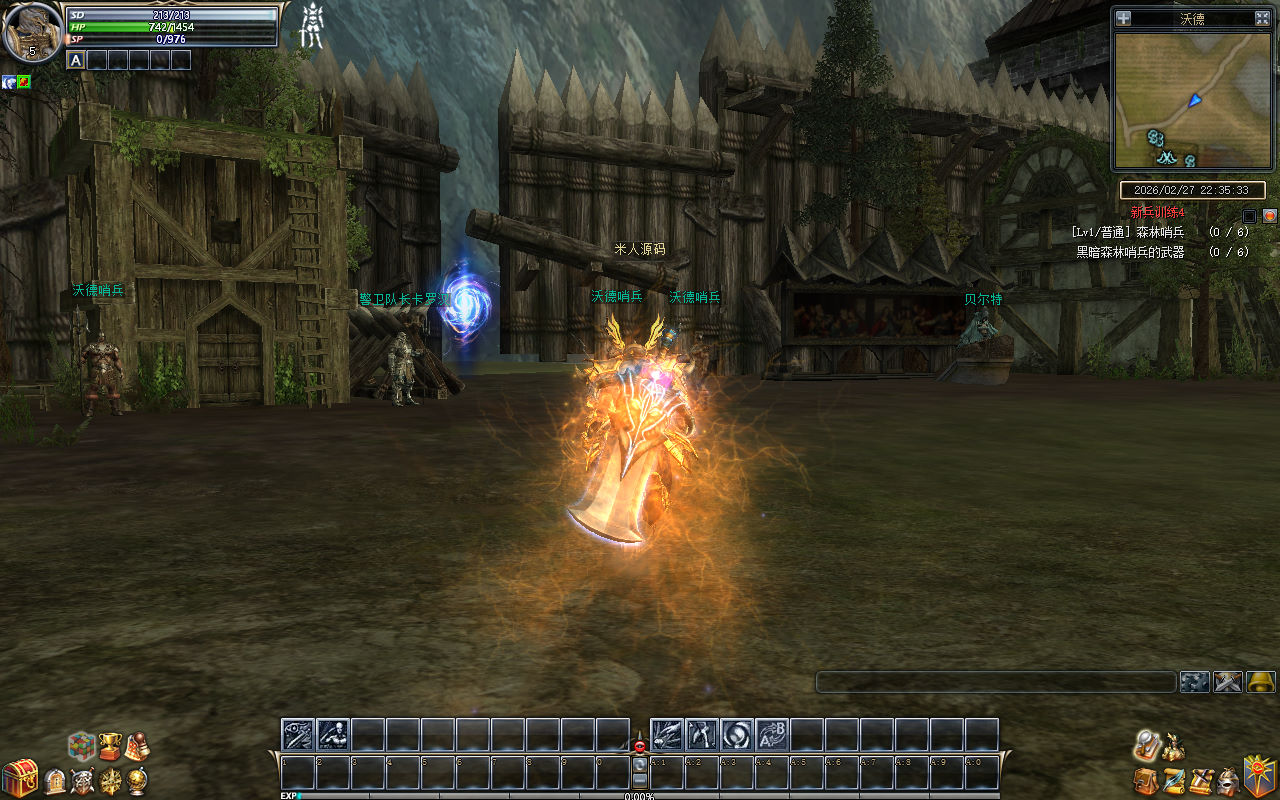This screenshot has width=1280, height=800.
Task: Open the golden trophy achievements icon
Action: (109, 745)
